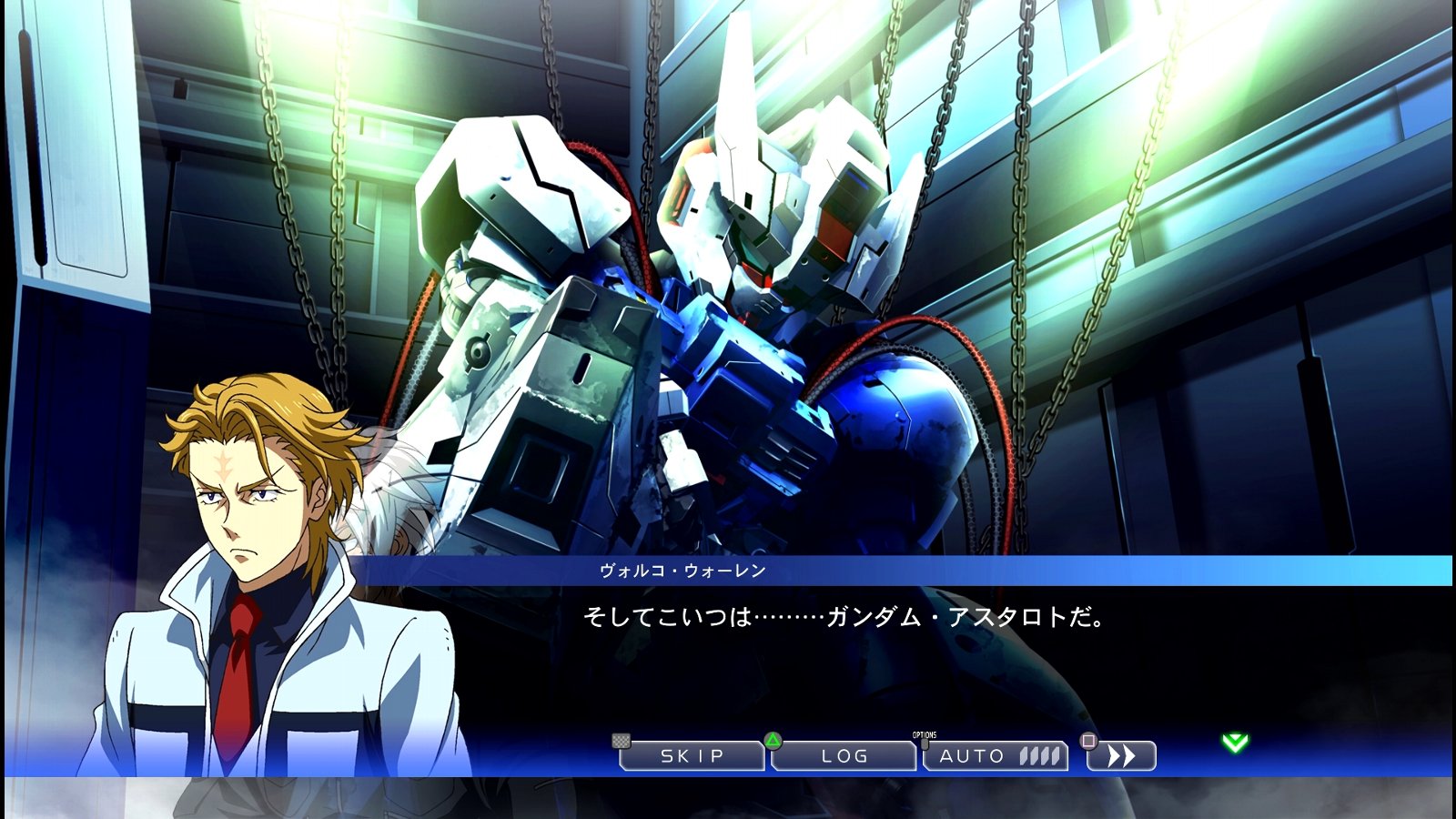Click the square button prompt beside fast-forward
This screenshot has height=819, width=1456.
pos(1088,743)
